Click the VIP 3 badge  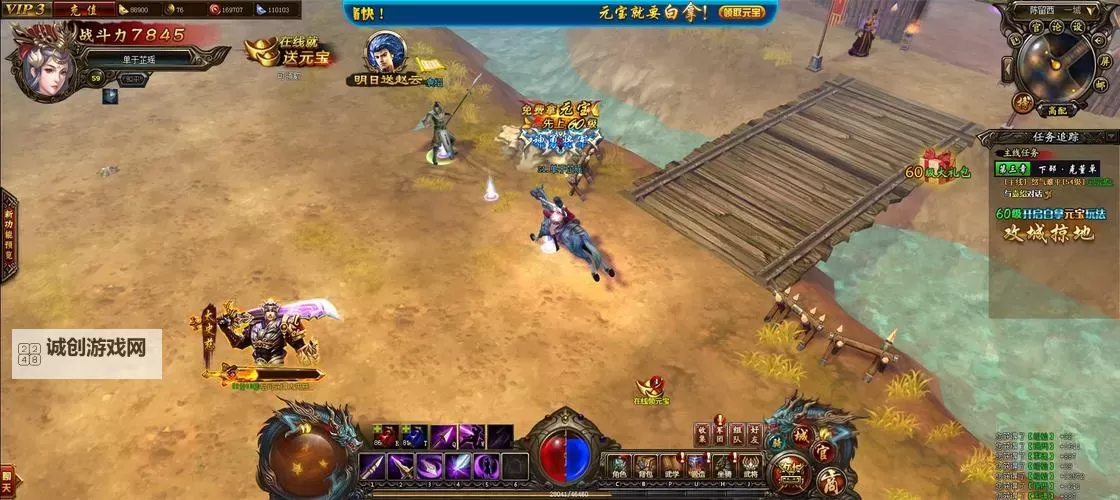click(x=25, y=9)
